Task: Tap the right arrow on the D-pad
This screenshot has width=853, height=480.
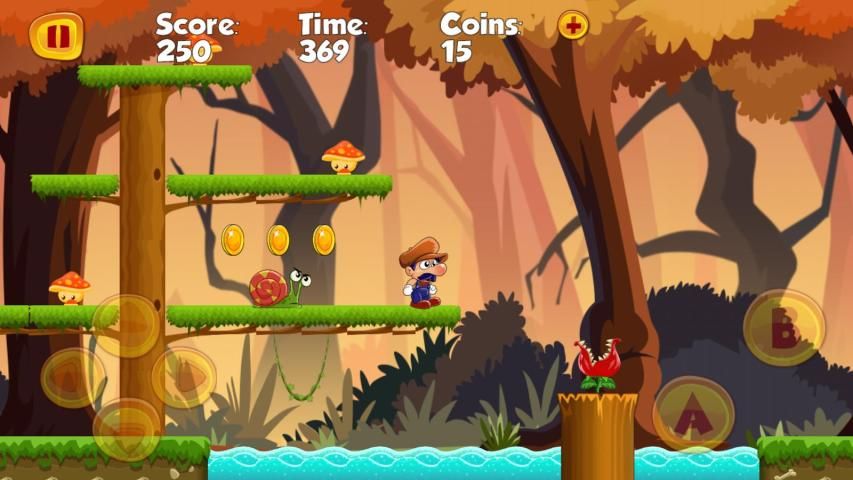Action: (183, 377)
